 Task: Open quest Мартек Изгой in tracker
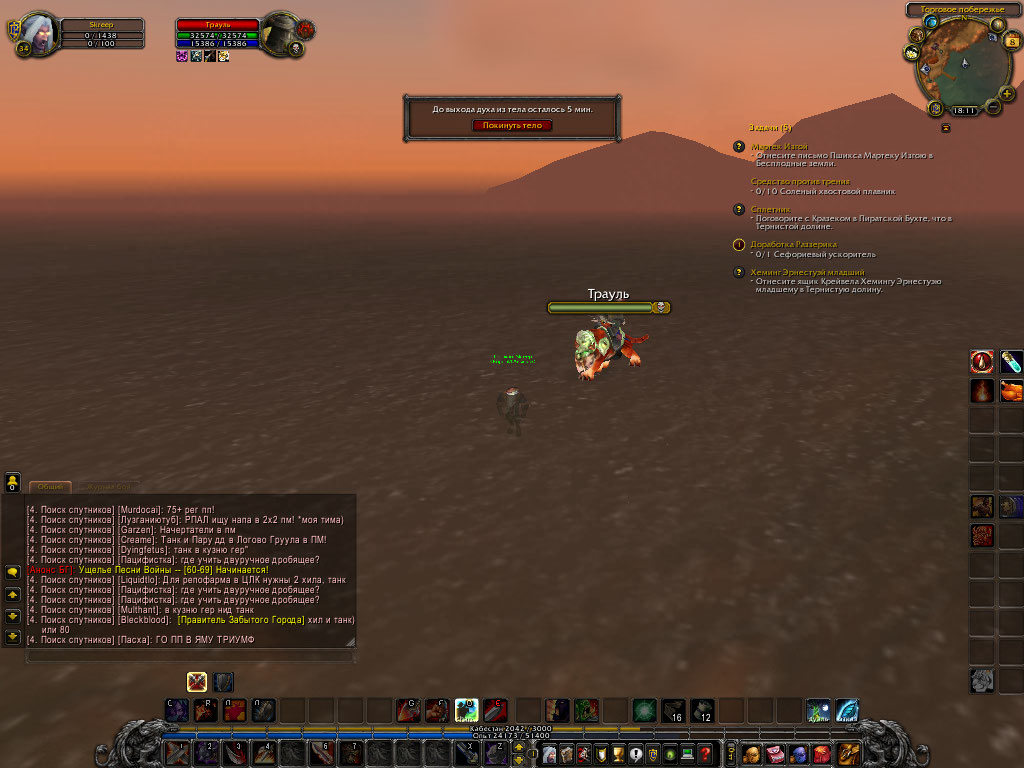[779, 146]
